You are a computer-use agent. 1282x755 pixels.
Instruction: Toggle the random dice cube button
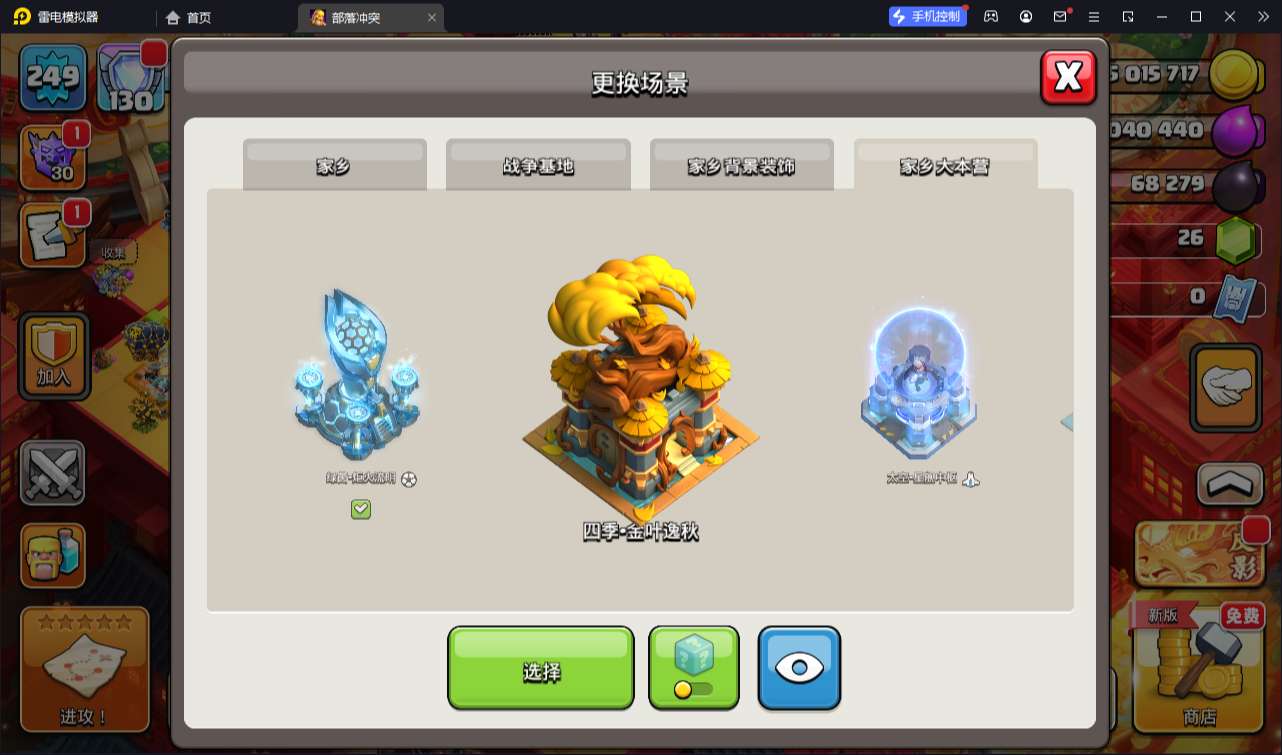(x=694, y=668)
